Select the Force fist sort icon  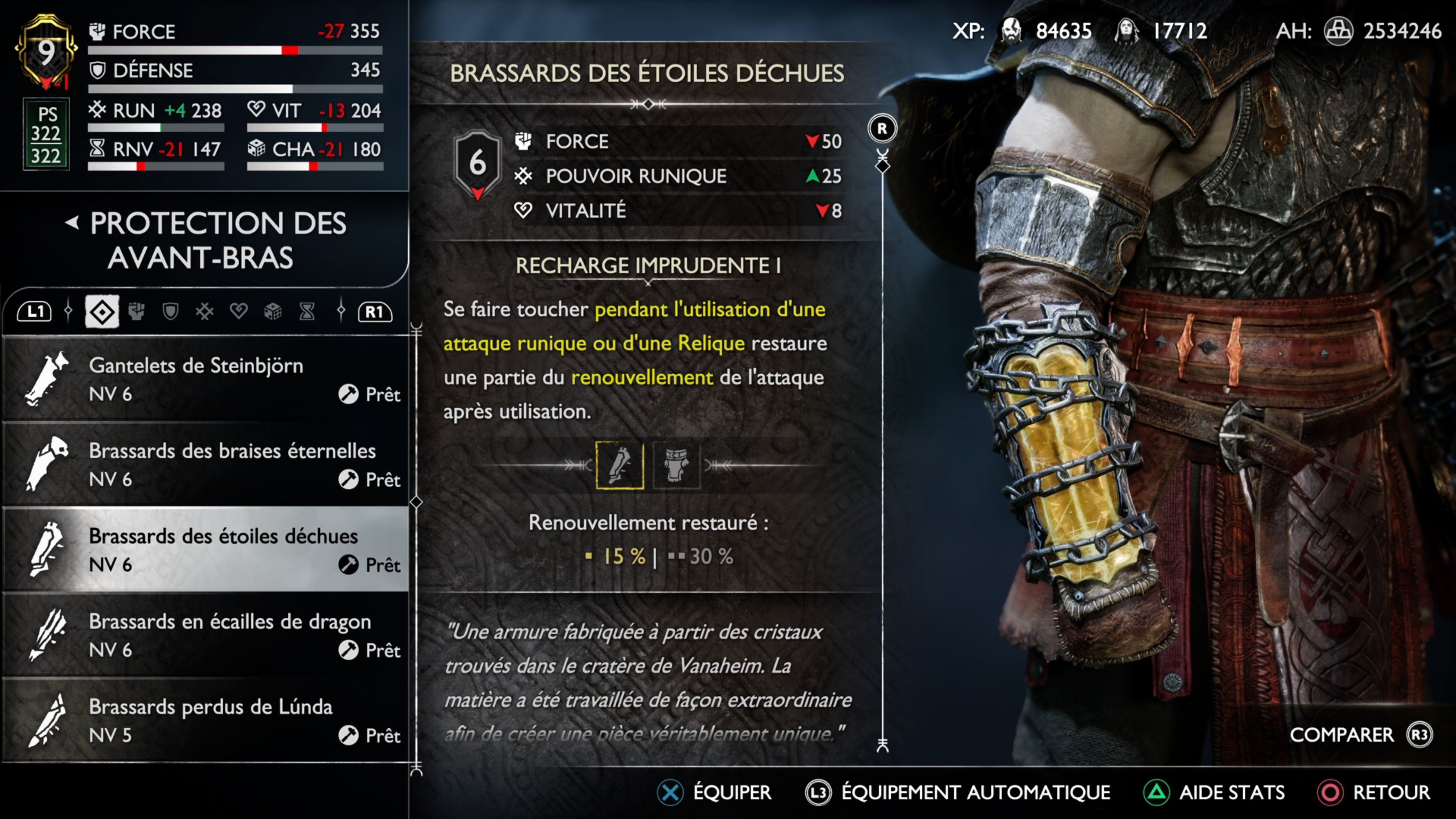[x=136, y=311]
